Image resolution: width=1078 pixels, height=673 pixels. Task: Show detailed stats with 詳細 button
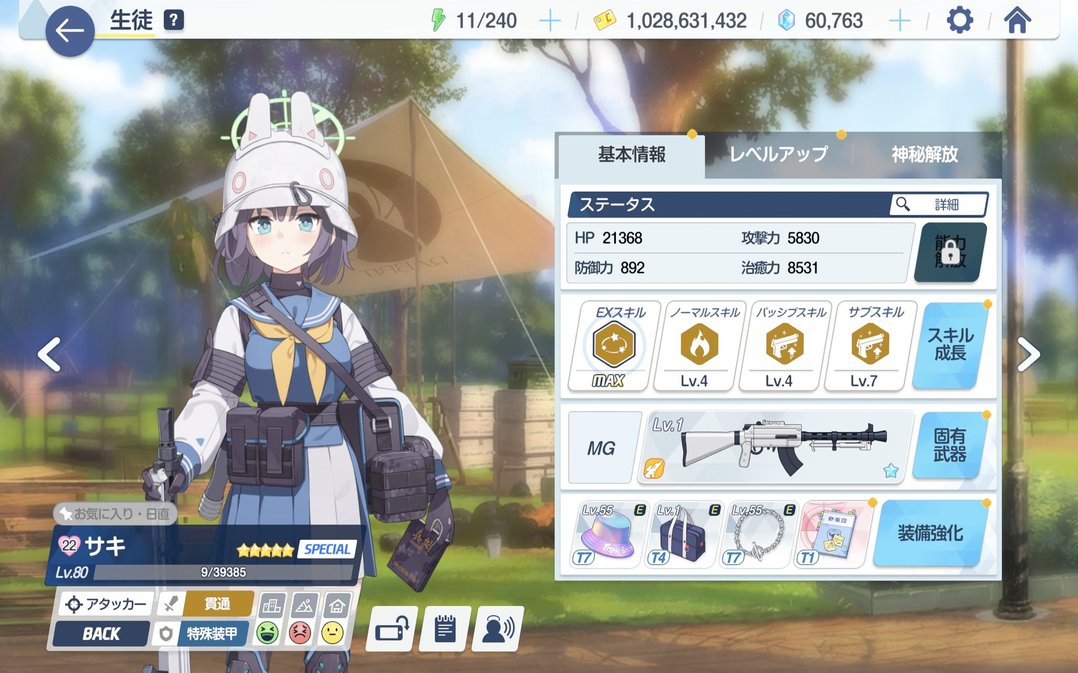point(938,204)
